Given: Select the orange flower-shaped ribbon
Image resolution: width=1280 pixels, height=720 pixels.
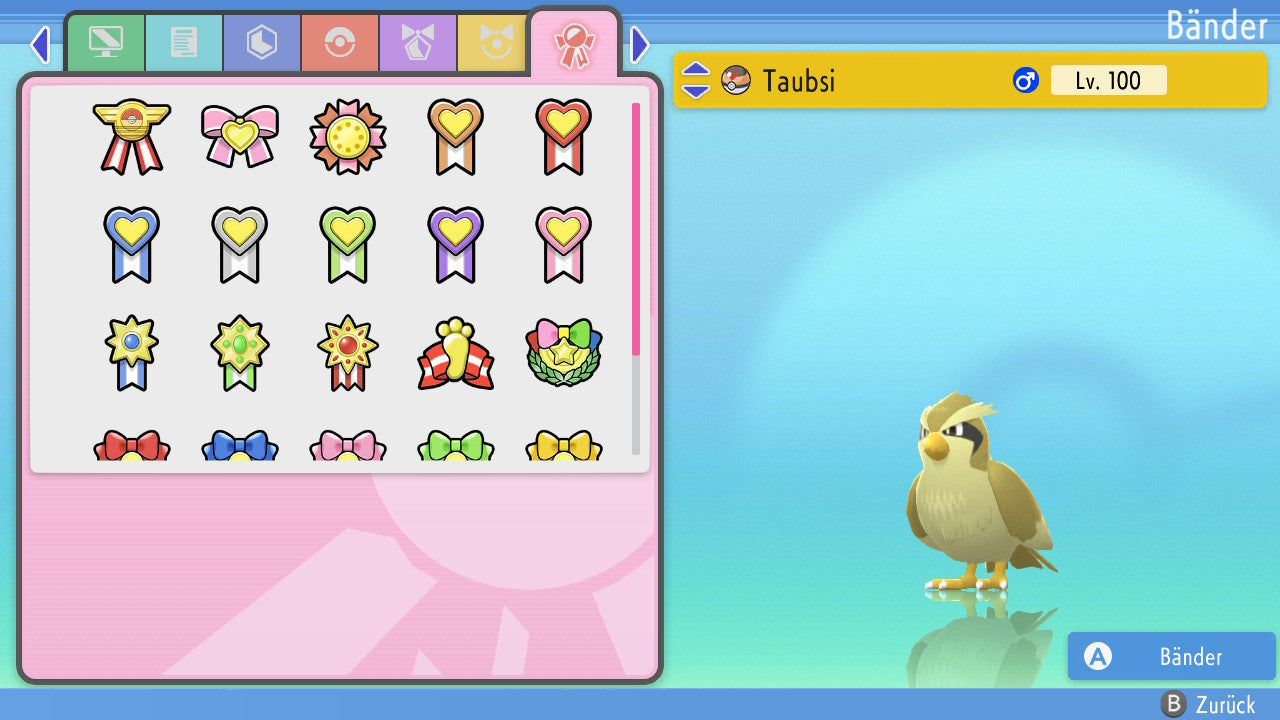Looking at the screenshot, I should [x=348, y=137].
